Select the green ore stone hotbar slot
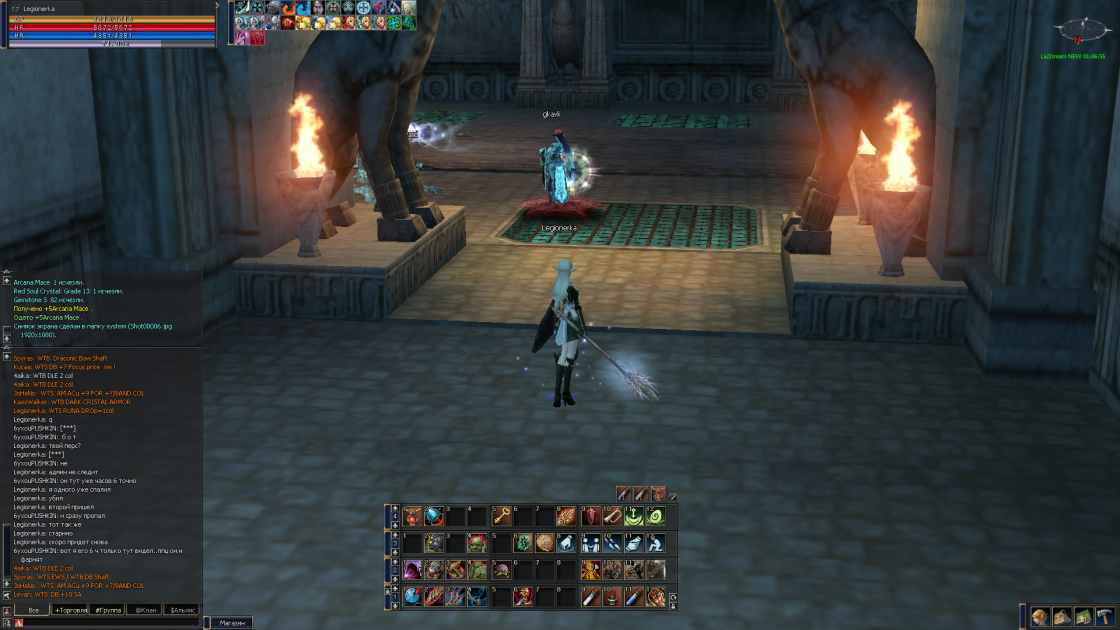The width and height of the screenshot is (1120, 630). 522,543
